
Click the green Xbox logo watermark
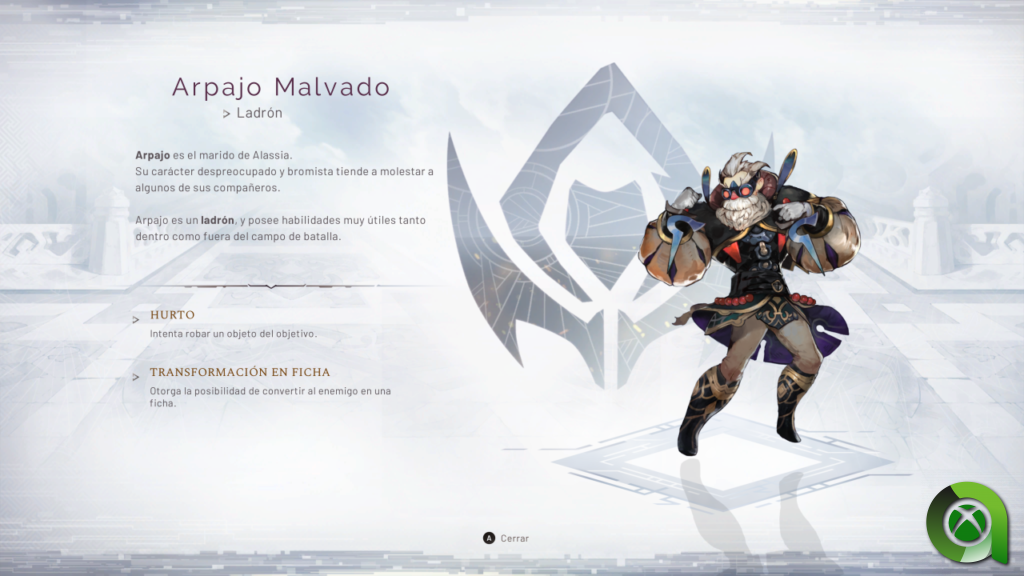click(967, 522)
